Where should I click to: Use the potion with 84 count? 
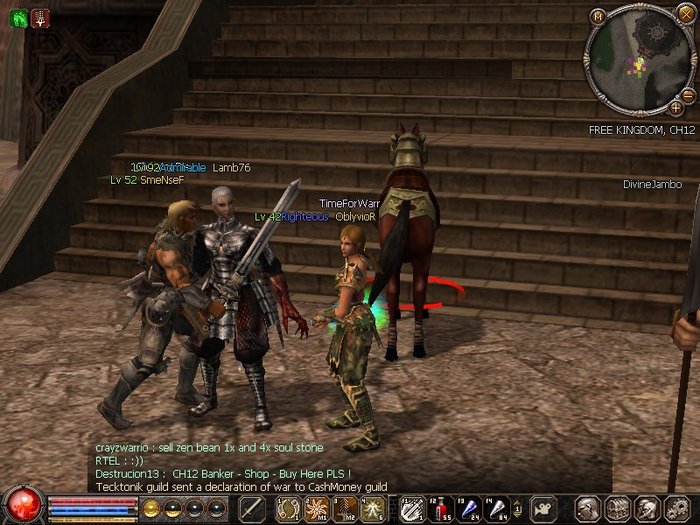coord(497,508)
